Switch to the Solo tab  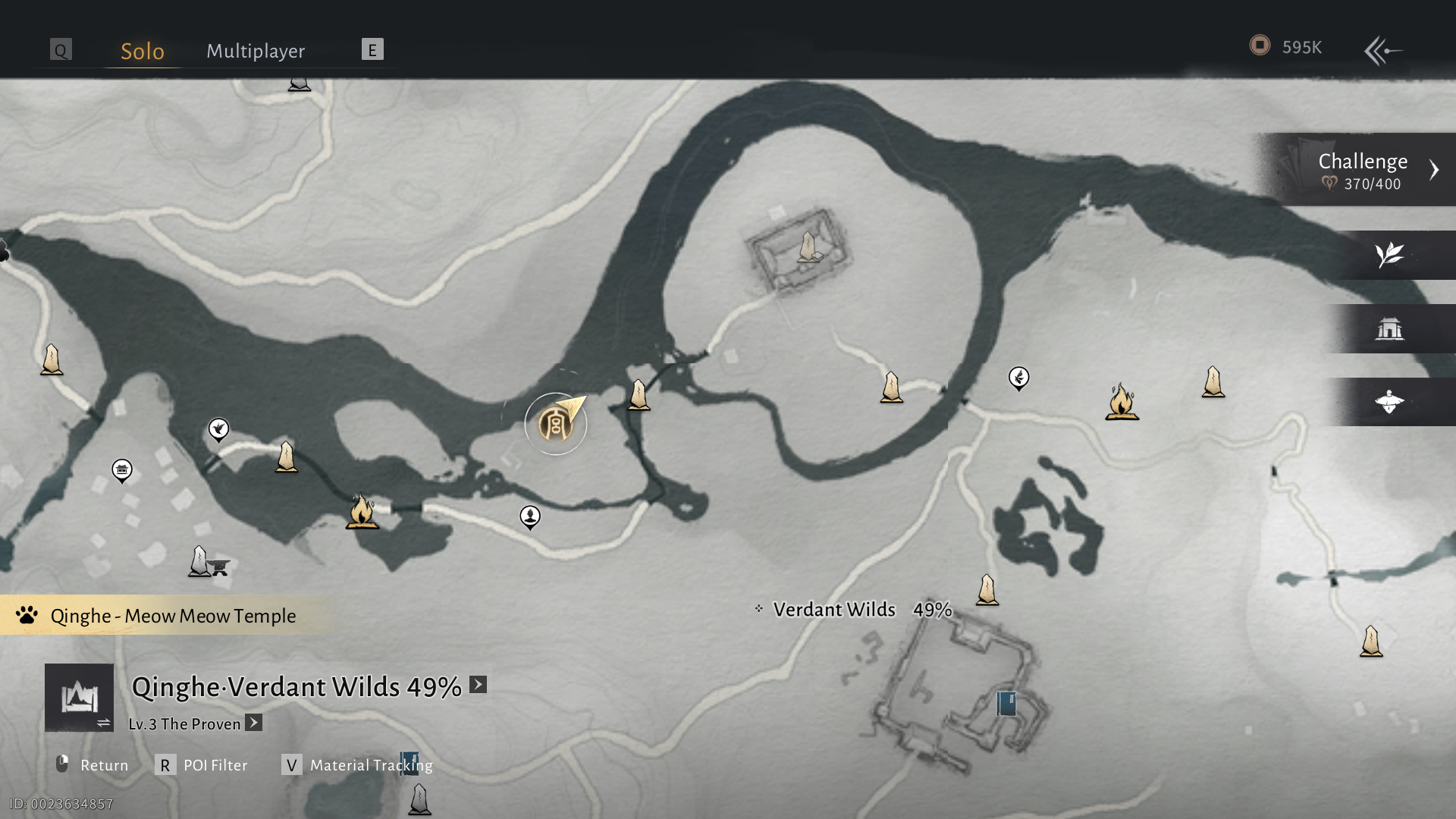143,51
